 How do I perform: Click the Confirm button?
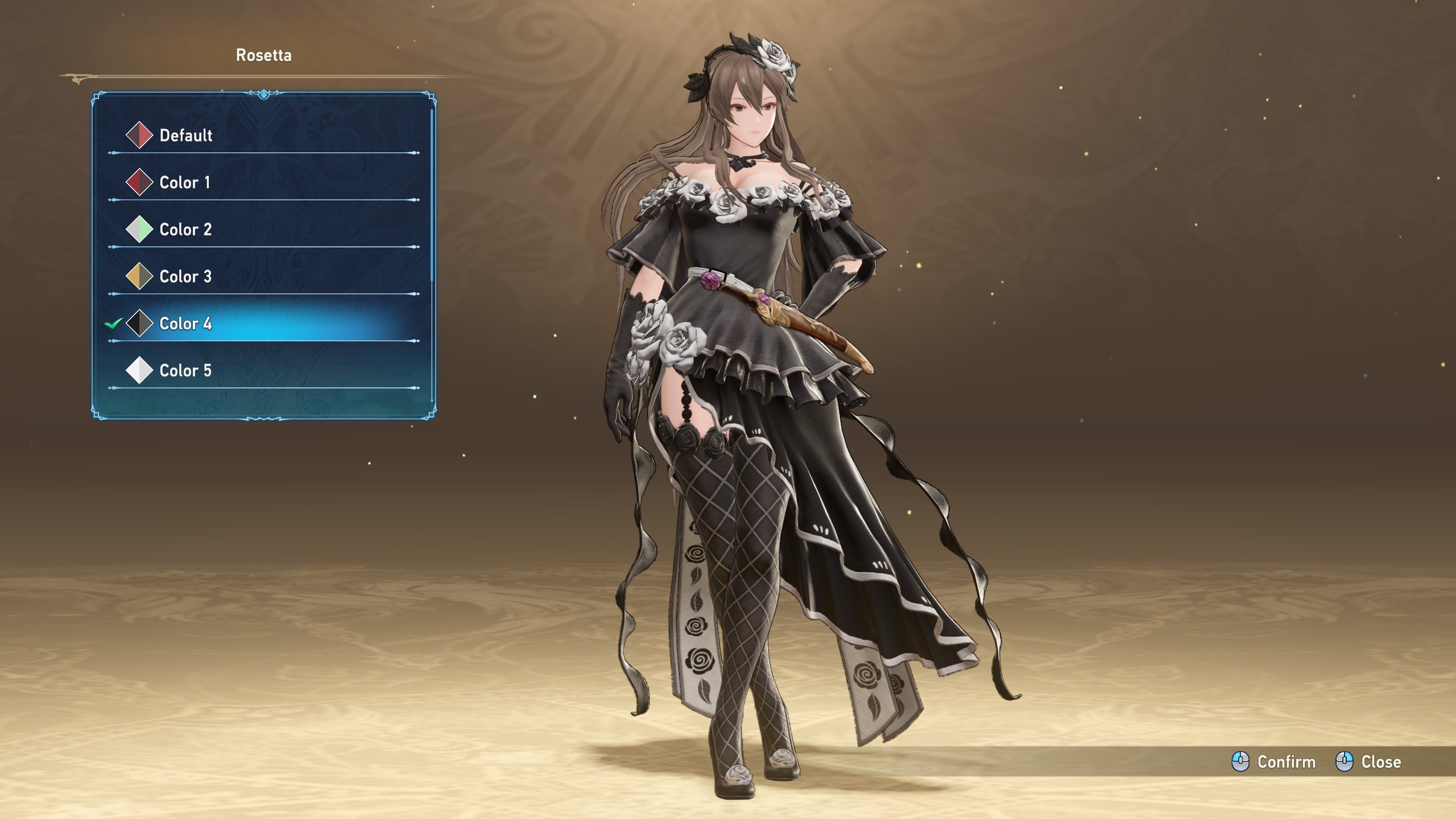coord(1274,762)
